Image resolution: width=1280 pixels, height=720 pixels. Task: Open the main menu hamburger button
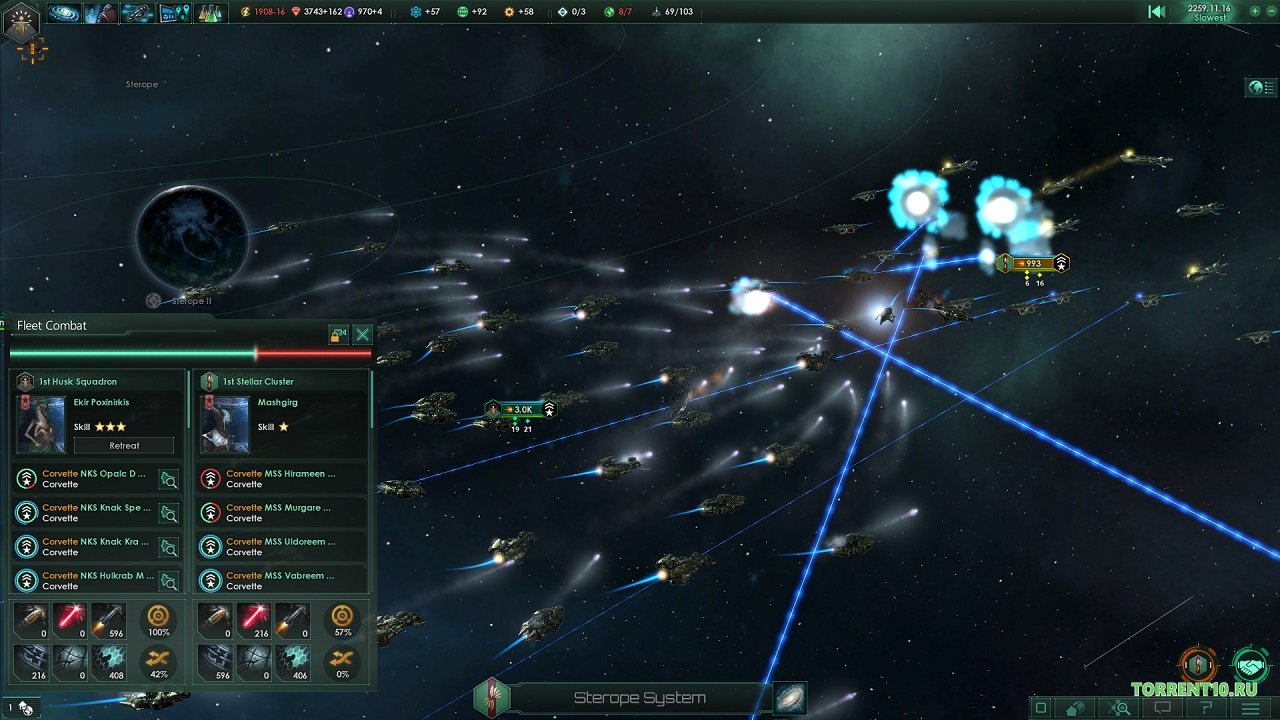pos(1250,708)
